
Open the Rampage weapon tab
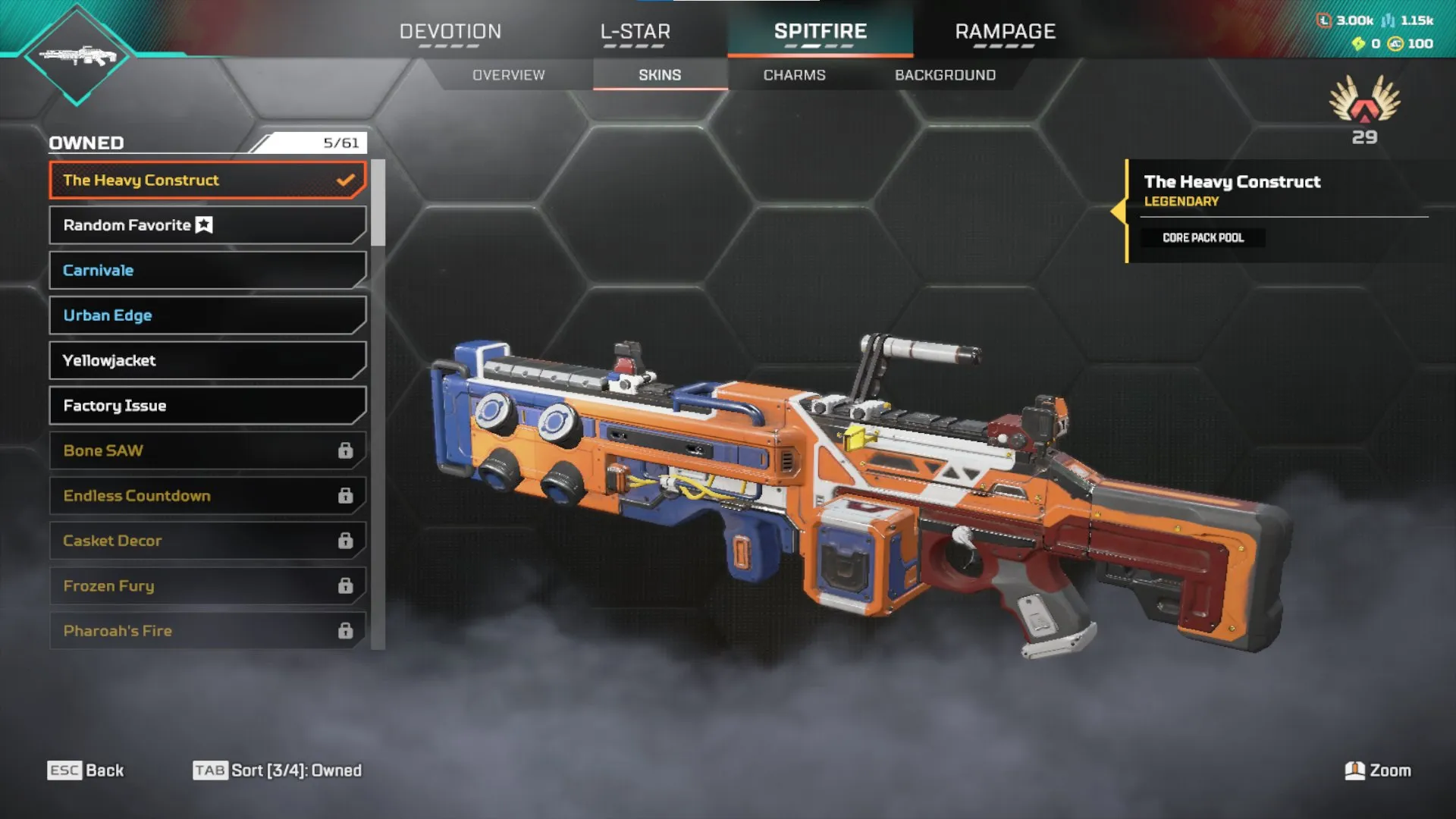point(1005,32)
